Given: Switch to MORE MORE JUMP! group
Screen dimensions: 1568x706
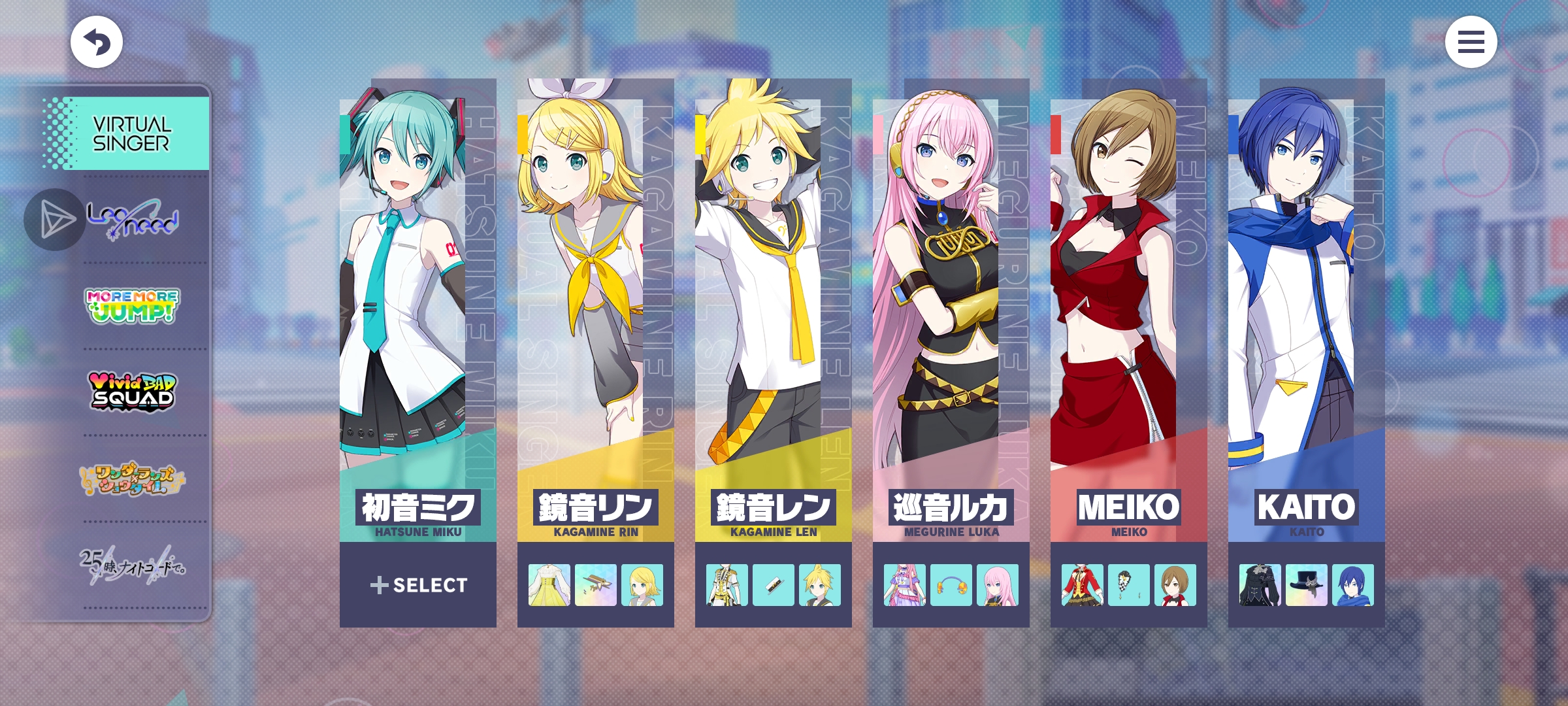Looking at the screenshot, I should coord(132,306).
